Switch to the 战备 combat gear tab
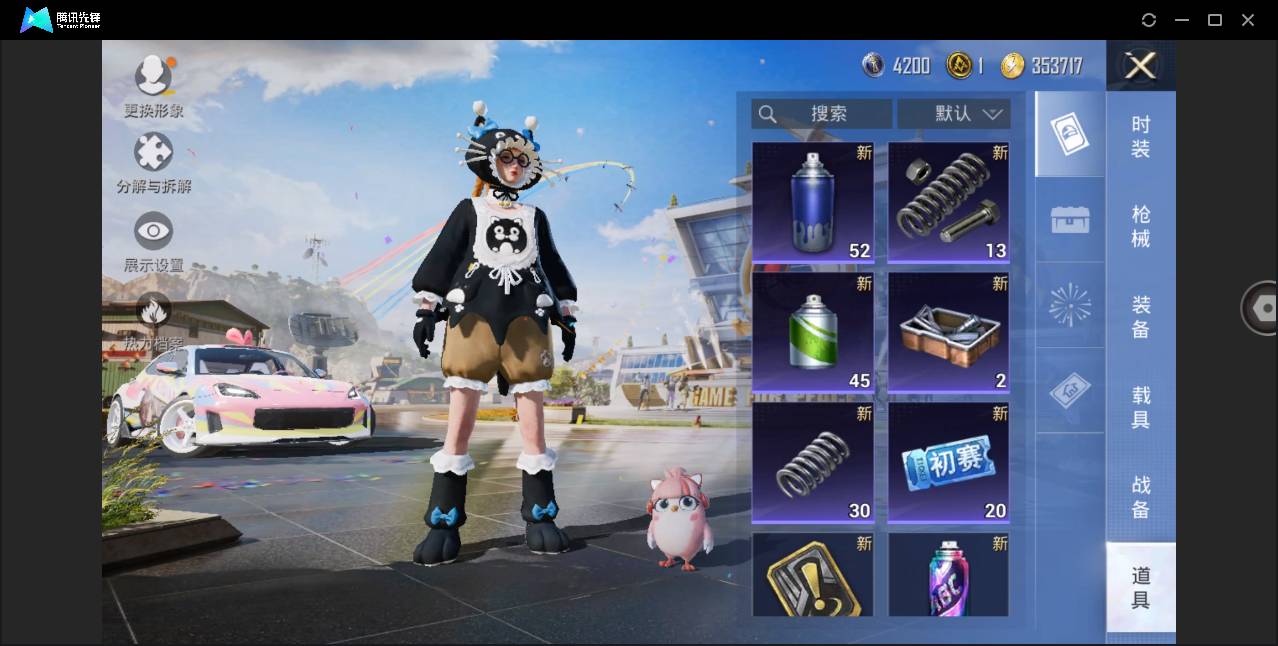 click(x=1141, y=497)
